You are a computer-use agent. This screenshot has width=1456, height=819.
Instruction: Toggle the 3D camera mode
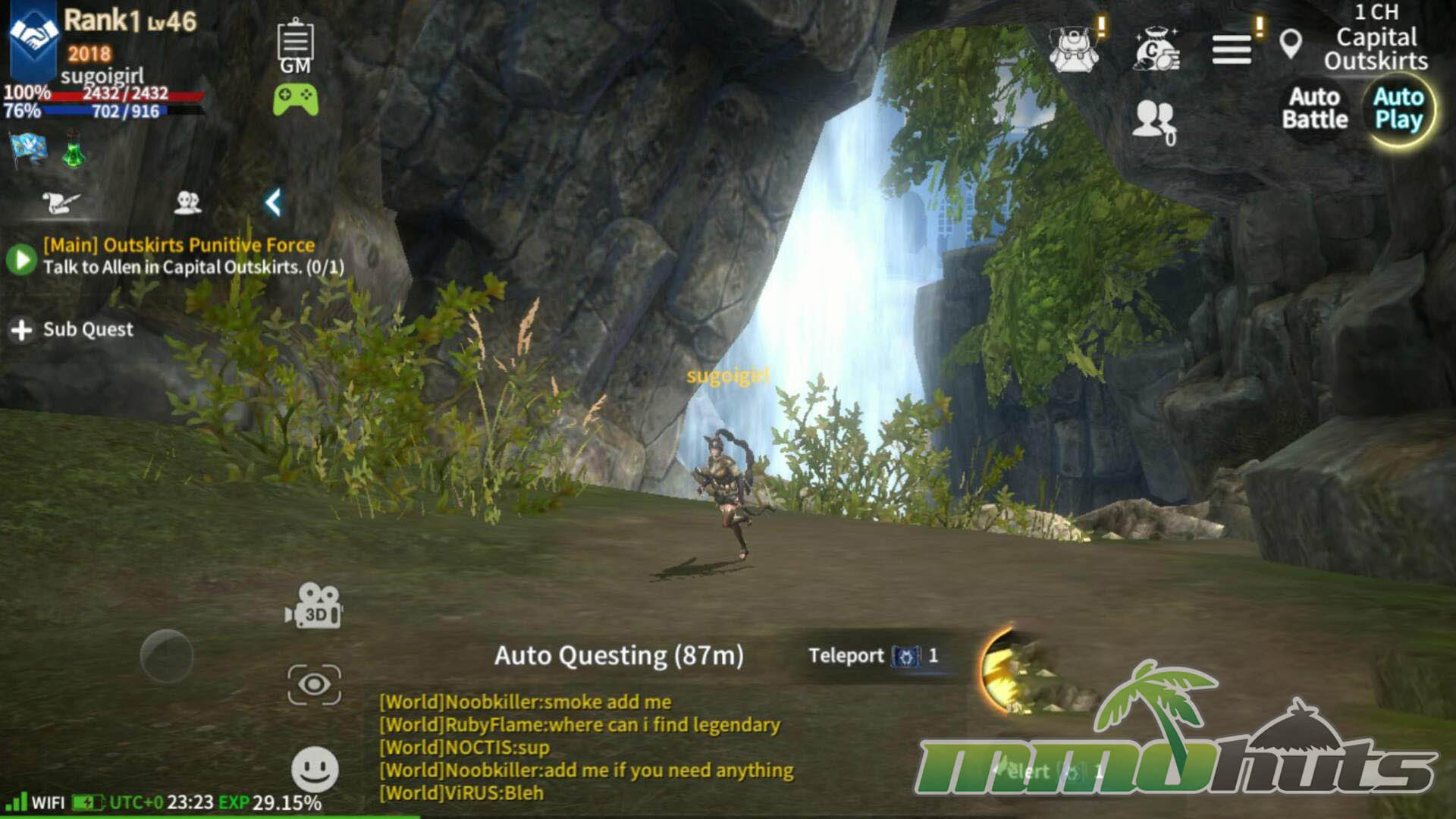click(314, 607)
